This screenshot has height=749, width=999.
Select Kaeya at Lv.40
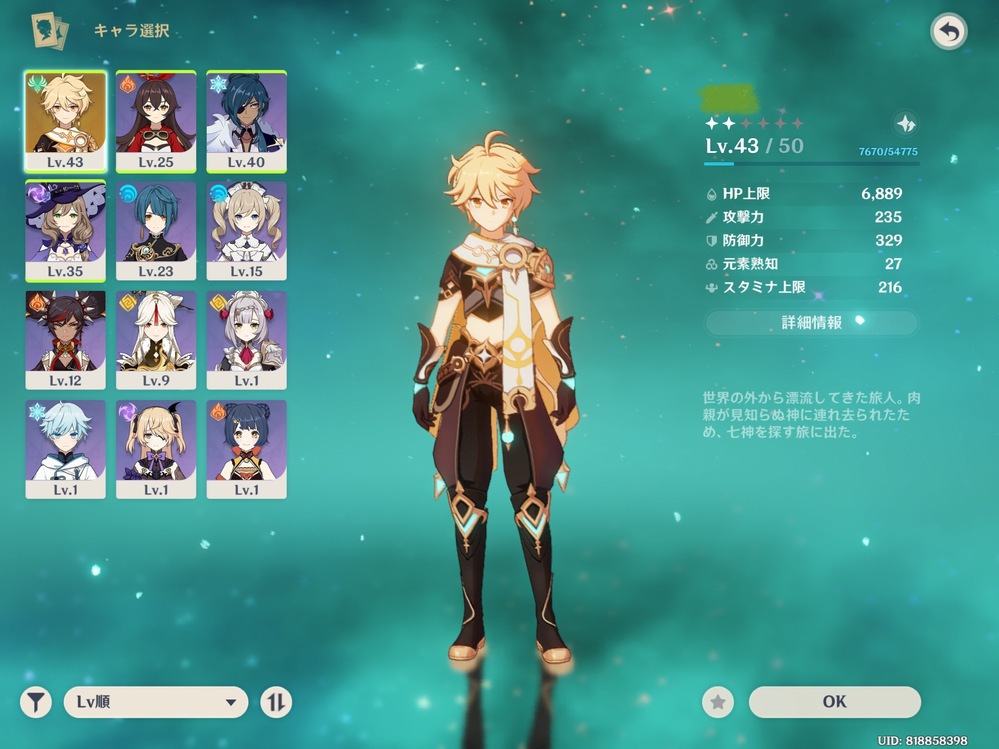[247, 121]
